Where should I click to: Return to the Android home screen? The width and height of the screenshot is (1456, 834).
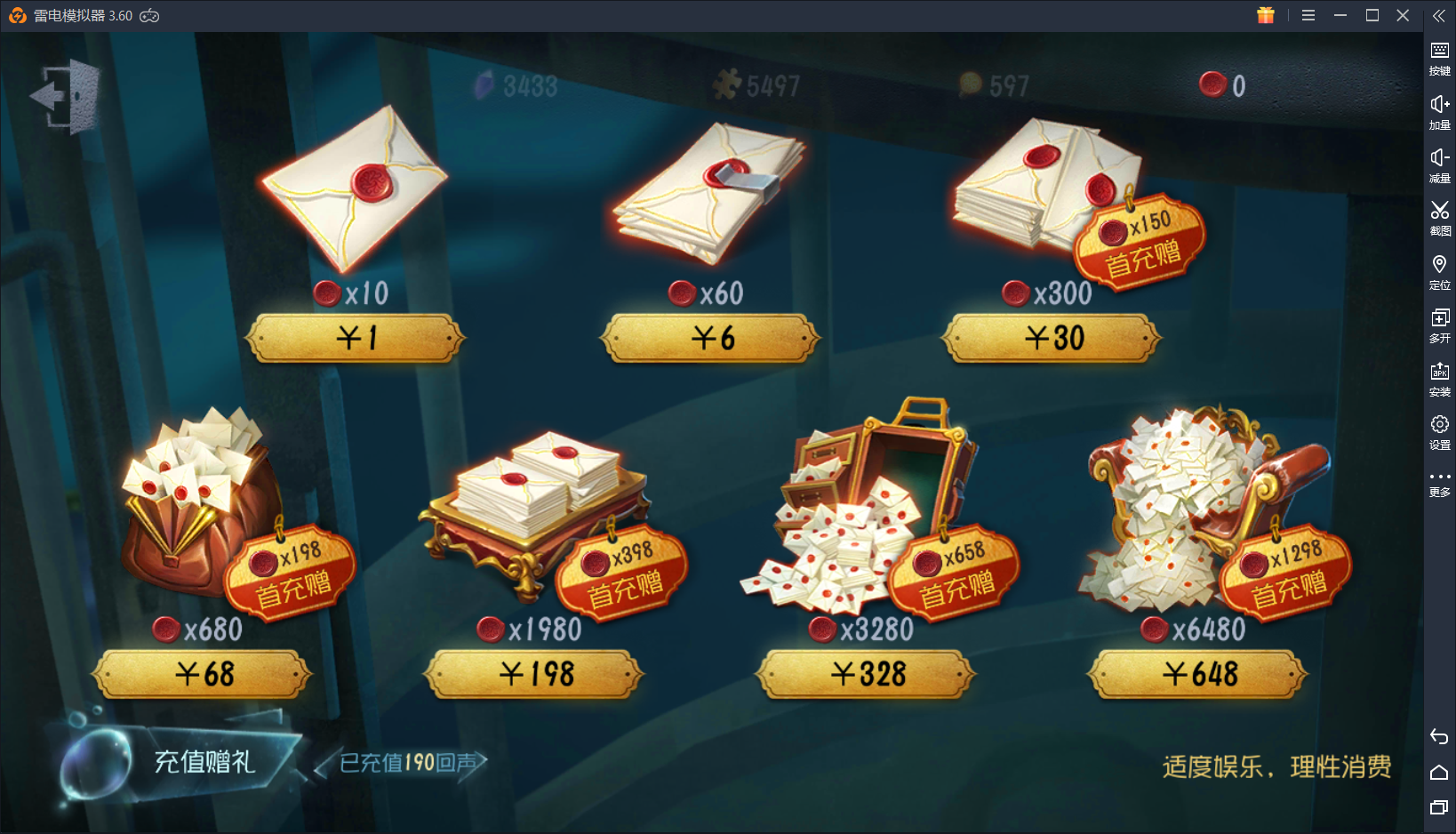pos(1440,772)
